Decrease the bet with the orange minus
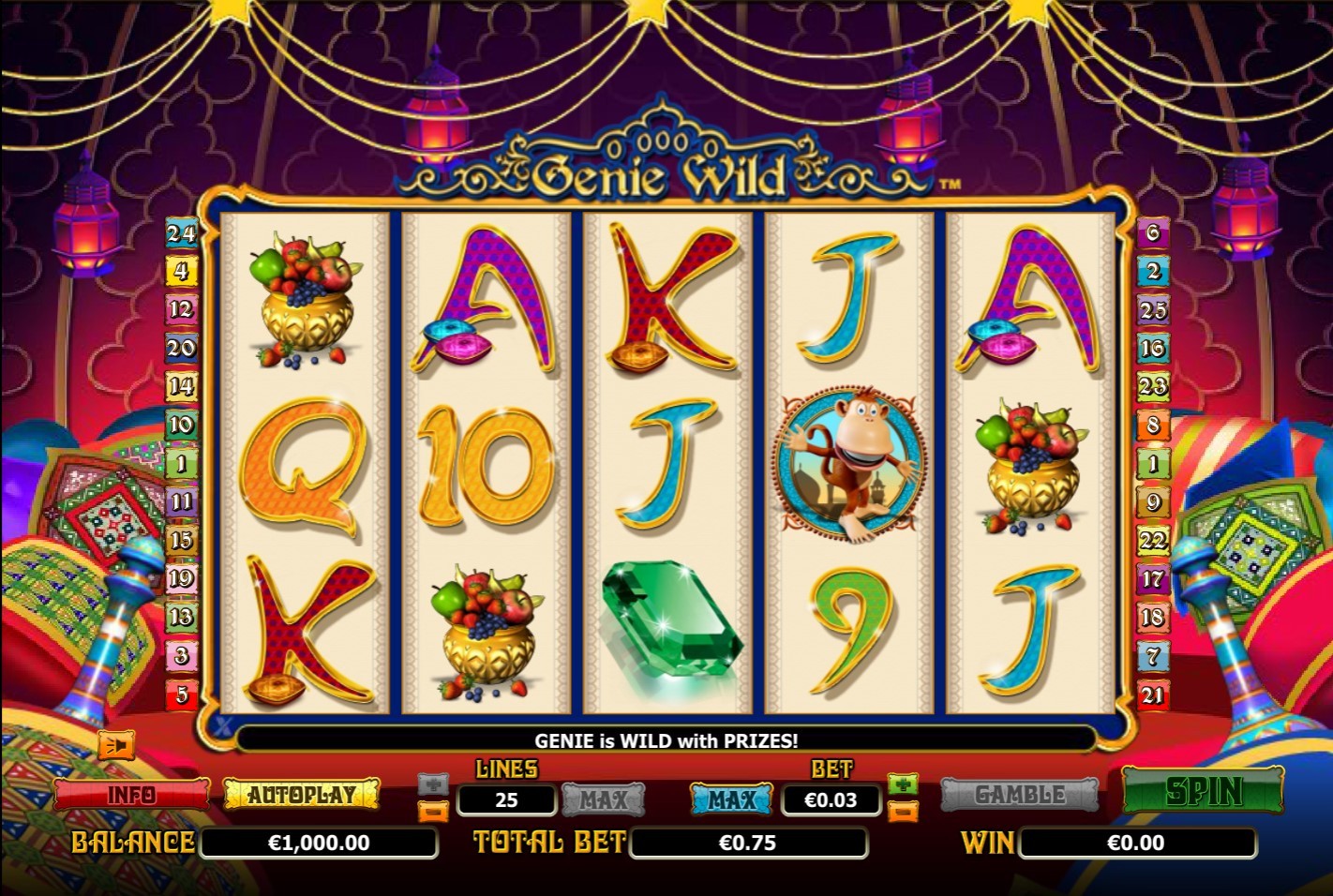1333x896 pixels. [x=903, y=811]
